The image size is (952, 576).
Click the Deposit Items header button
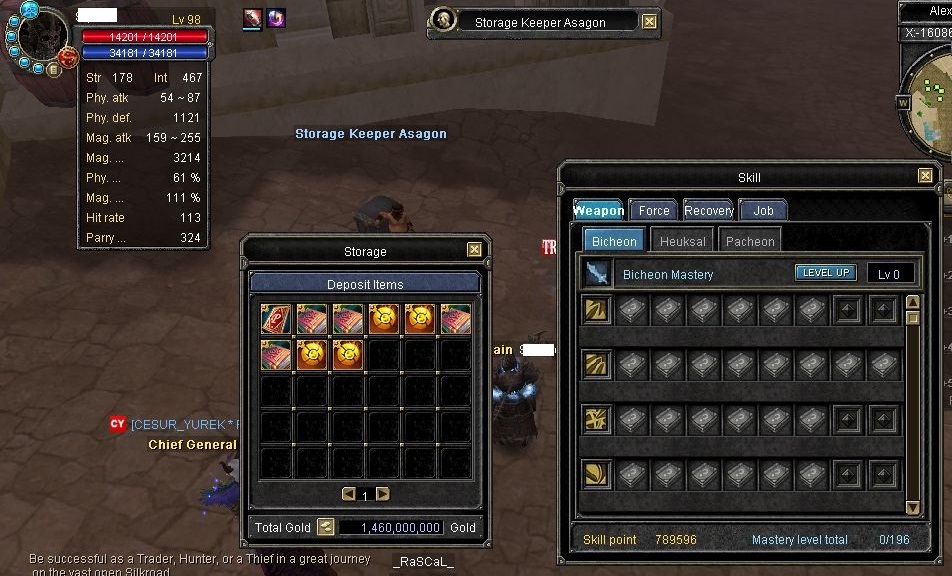tap(365, 284)
